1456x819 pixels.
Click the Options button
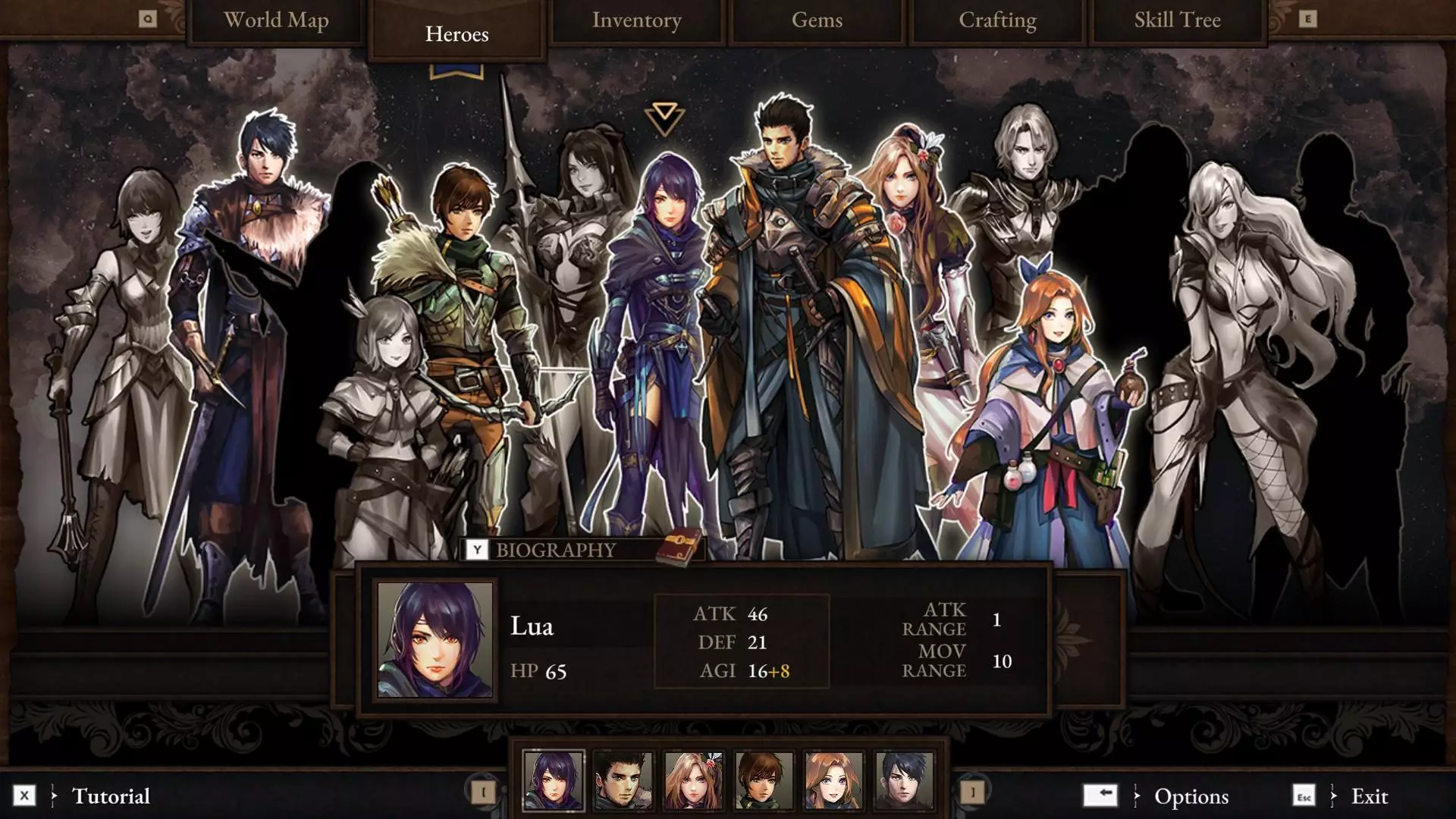[1191, 796]
